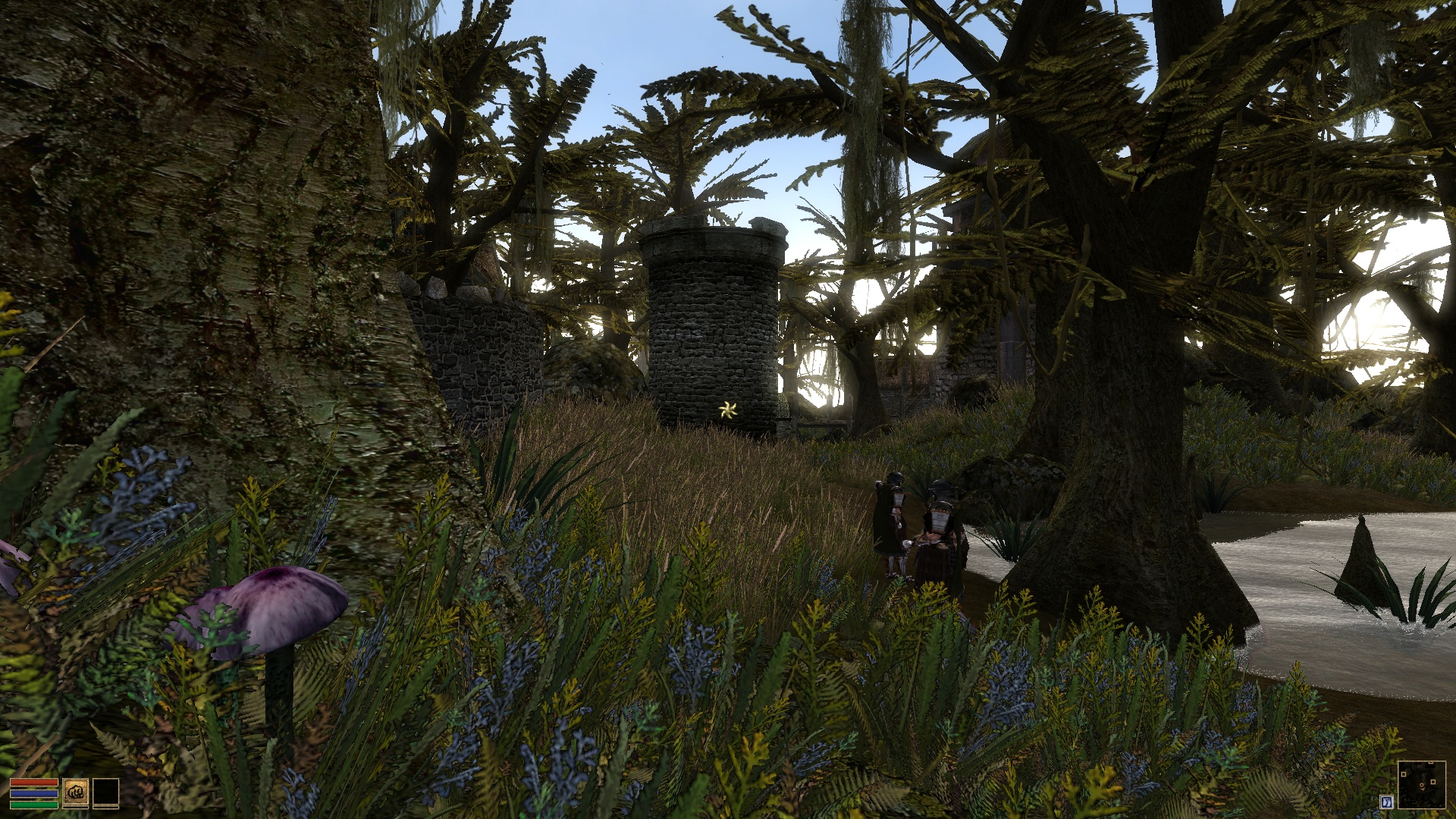Click the player arrow on the minimap
1456x819 pixels.
click(x=1422, y=786)
